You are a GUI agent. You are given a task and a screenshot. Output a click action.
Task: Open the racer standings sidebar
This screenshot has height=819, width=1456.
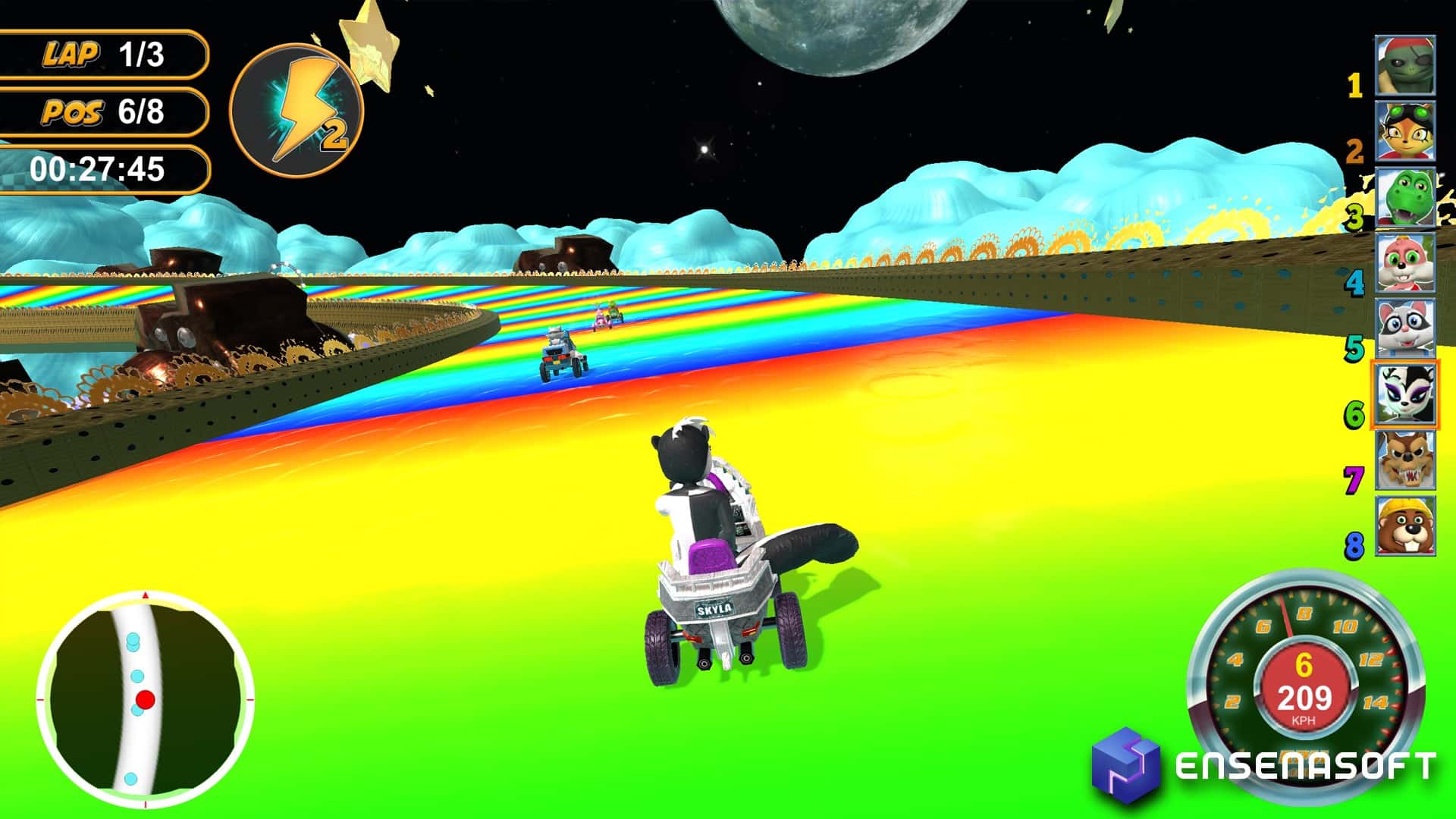coord(1407,303)
